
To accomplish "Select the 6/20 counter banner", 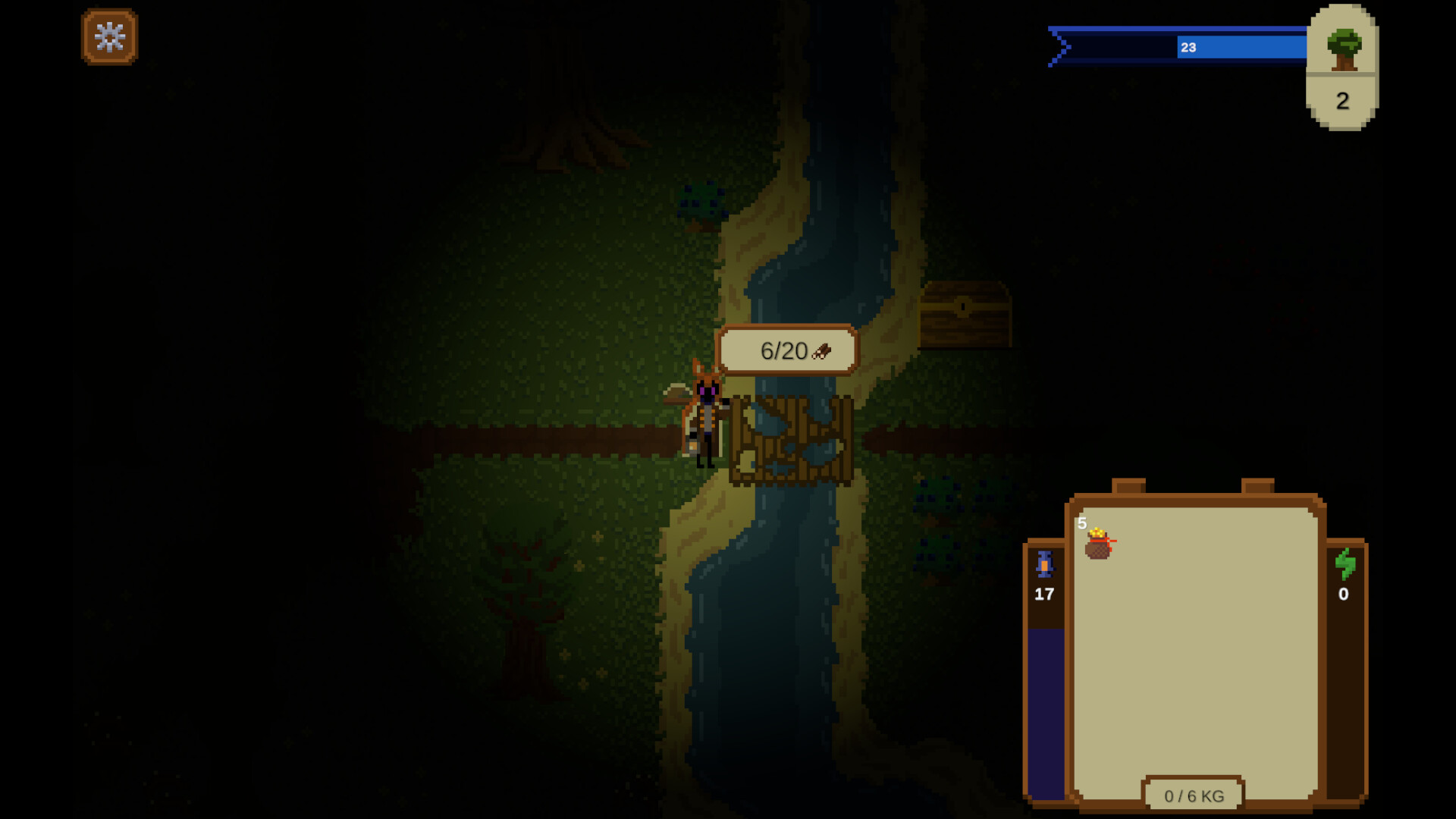I will point(787,350).
